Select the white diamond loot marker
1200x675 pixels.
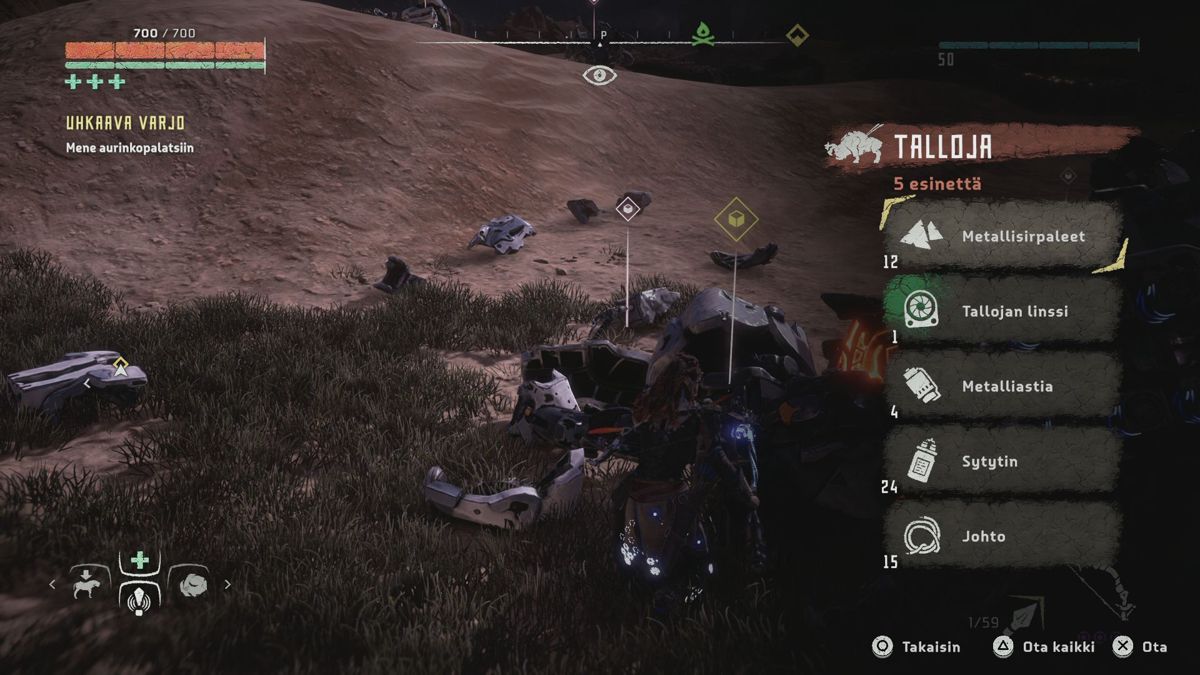click(x=628, y=208)
